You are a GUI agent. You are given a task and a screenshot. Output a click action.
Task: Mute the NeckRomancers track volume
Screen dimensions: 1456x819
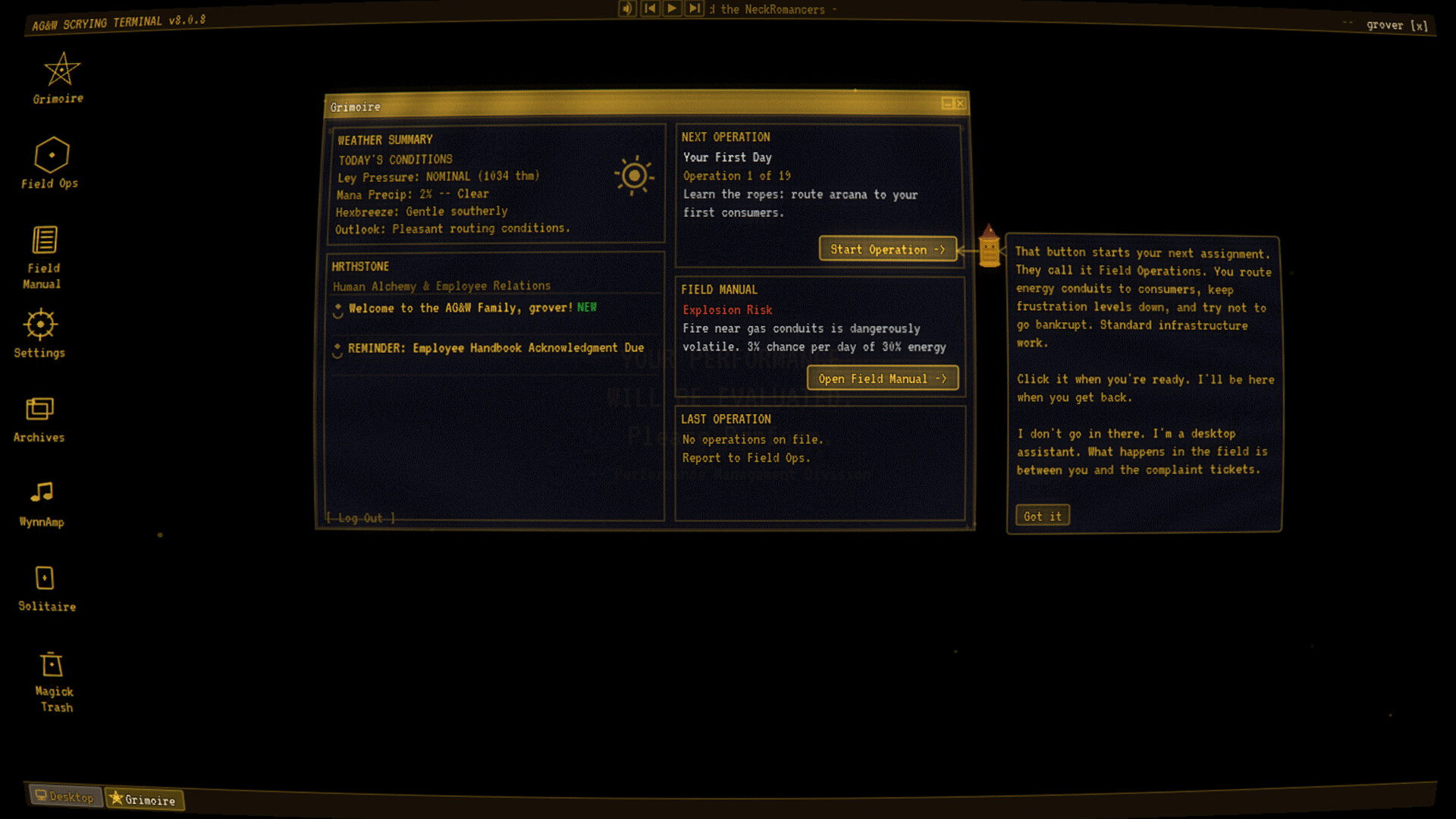point(627,8)
